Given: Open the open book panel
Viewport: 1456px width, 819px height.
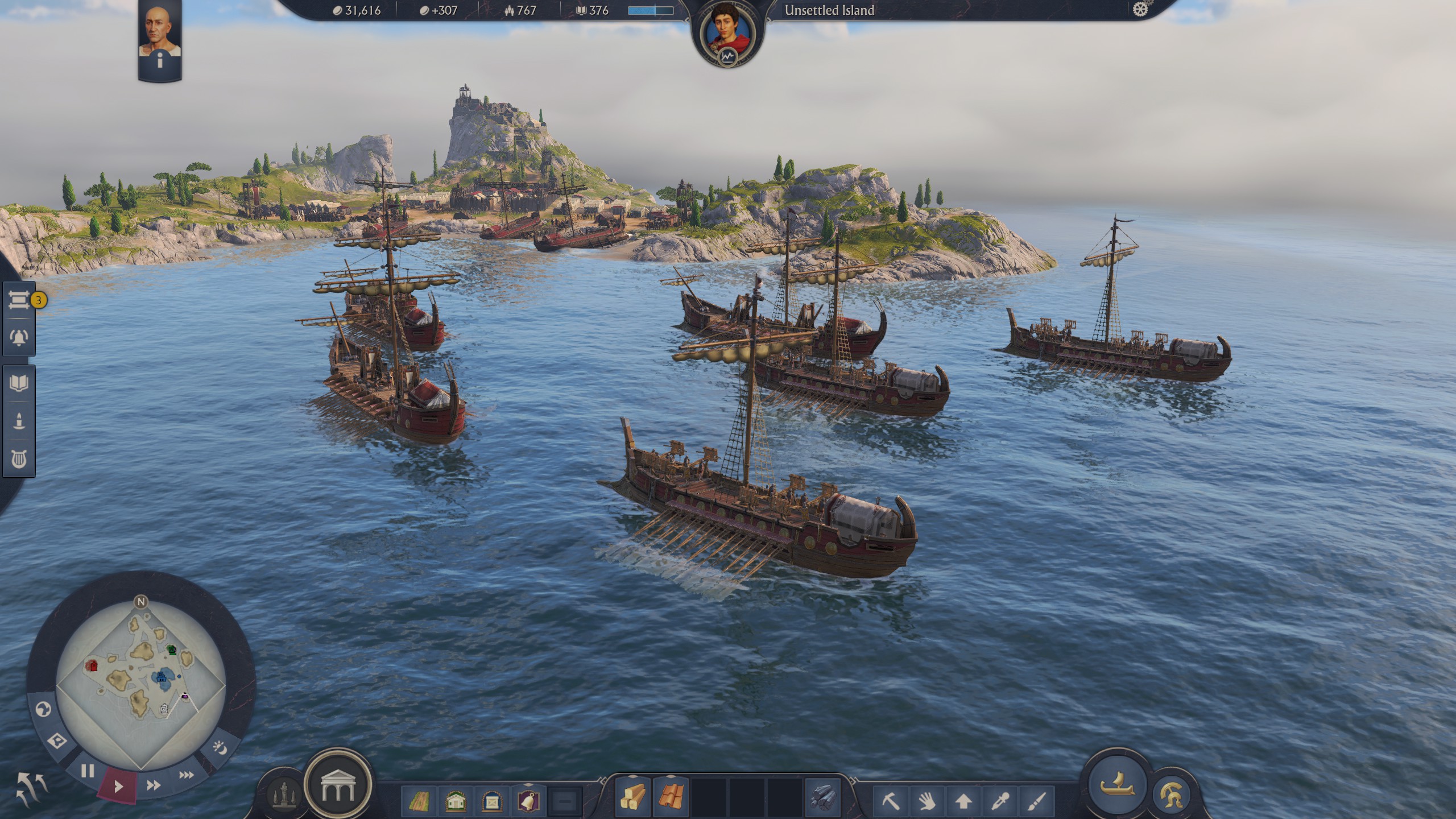Looking at the screenshot, I should click(19, 383).
